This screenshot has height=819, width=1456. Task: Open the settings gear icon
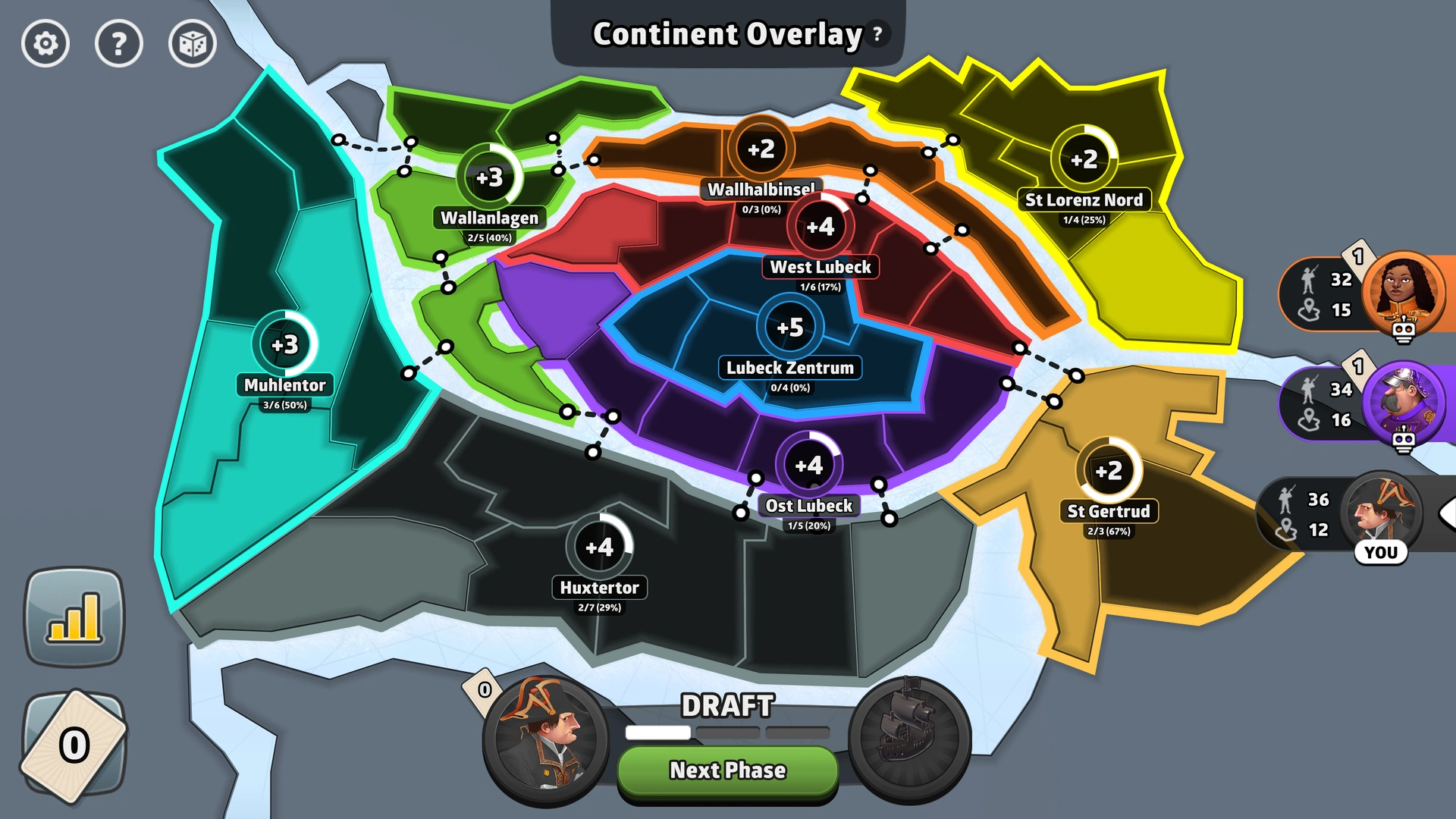pyautogui.click(x=45, y=44)
